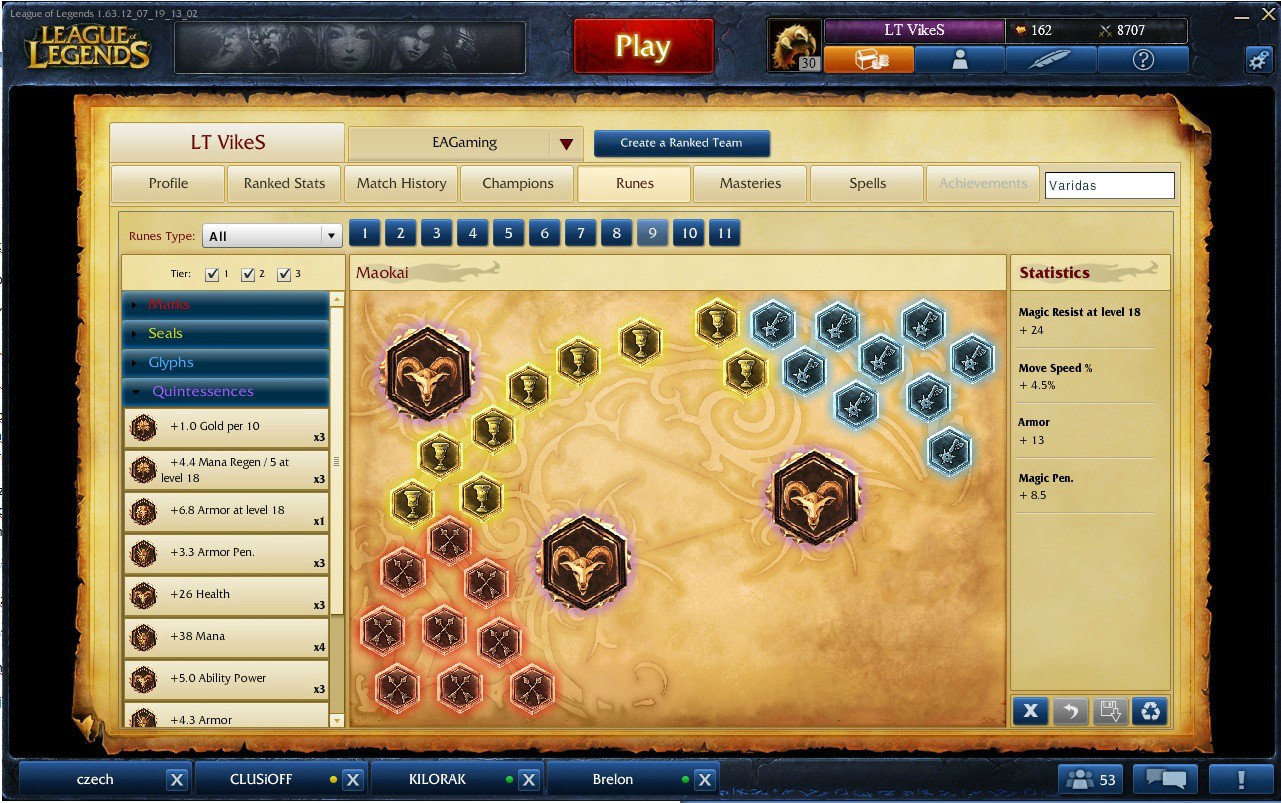Open the chat bubble icon in bottom bar
The image size is (1281, 803).
pyautogui.click(x=1165, y=778)
